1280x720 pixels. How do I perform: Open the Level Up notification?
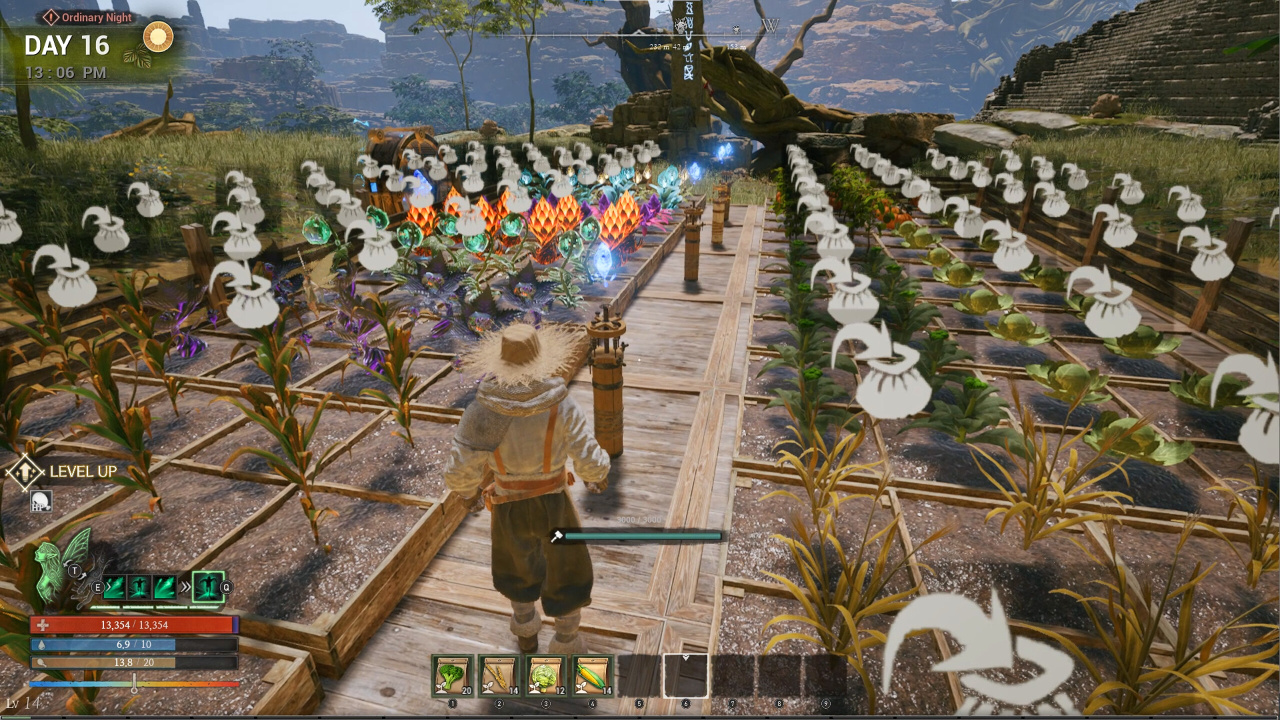tap(68, 471)
